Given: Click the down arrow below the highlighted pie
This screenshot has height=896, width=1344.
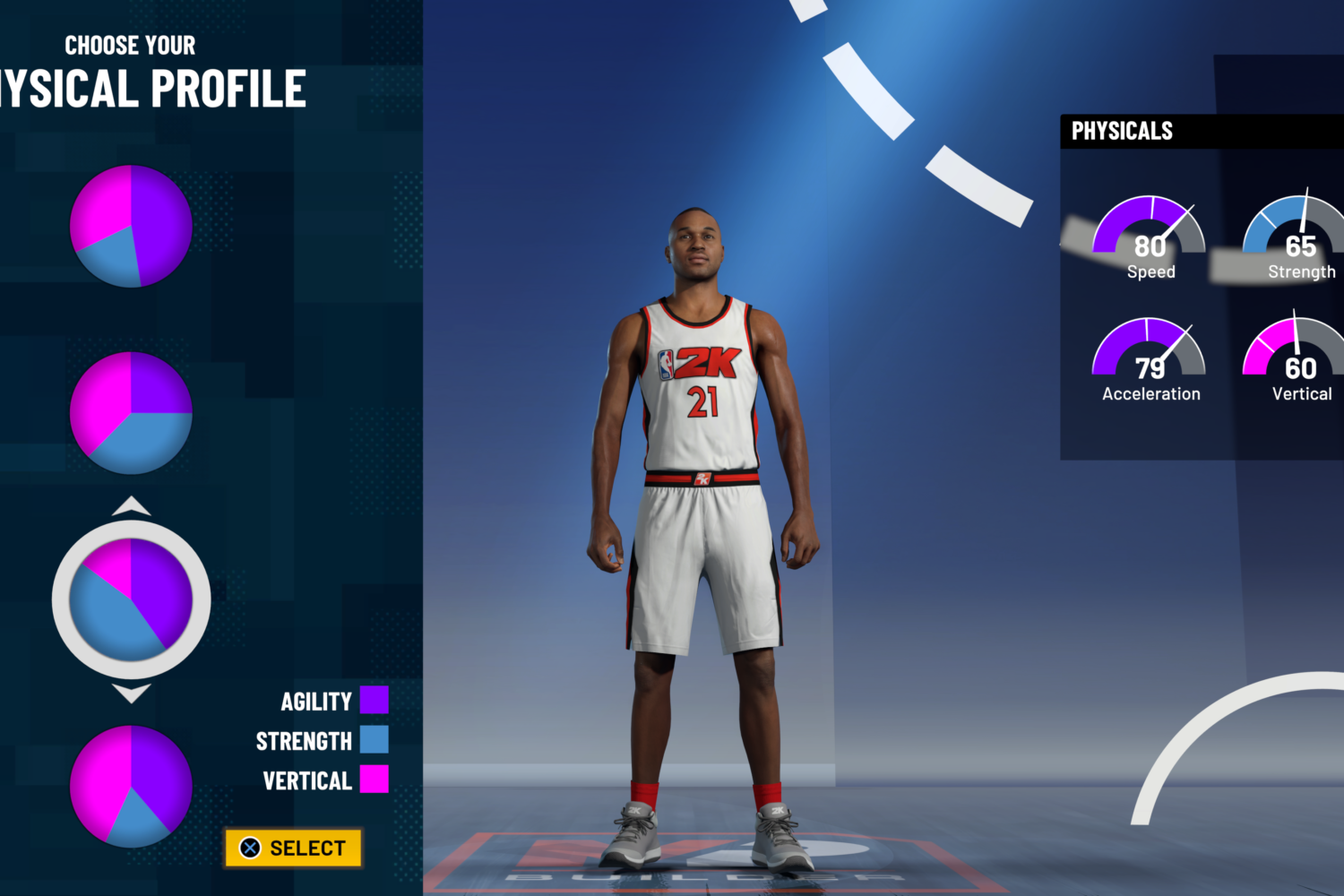Looking at the screenshot, I should click(132, 693).
